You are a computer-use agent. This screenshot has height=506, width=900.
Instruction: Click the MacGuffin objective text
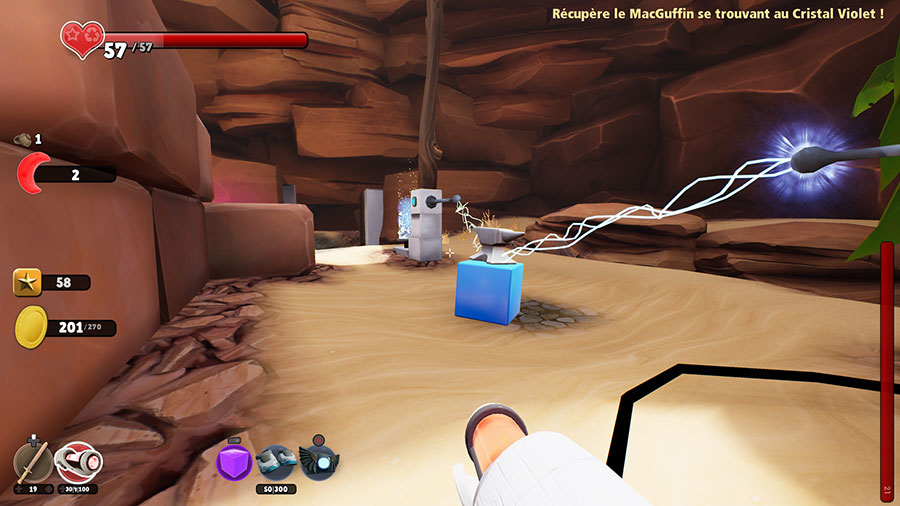click(x=717, y=13)
